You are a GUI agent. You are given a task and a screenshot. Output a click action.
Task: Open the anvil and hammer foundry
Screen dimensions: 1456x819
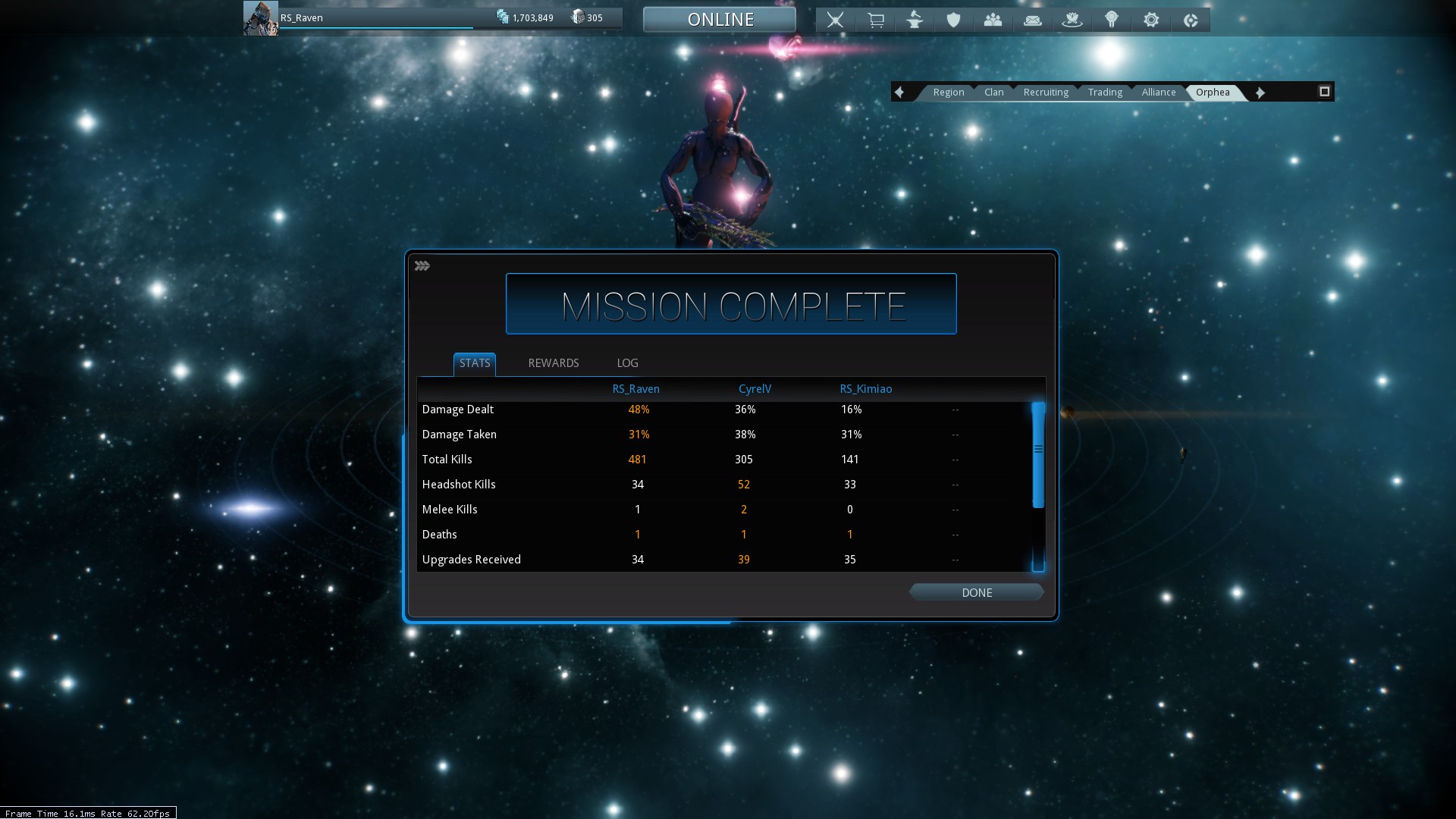click(915, 20)
